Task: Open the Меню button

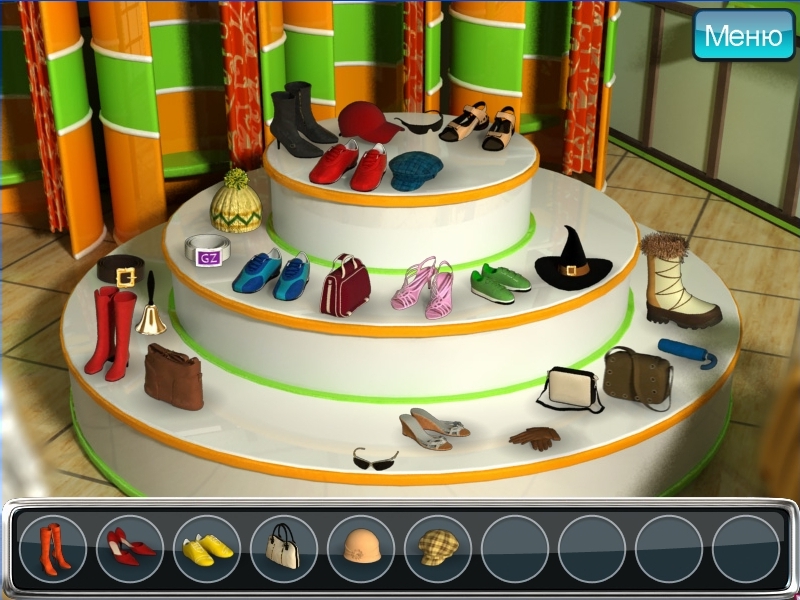Action: coord(743,36)
